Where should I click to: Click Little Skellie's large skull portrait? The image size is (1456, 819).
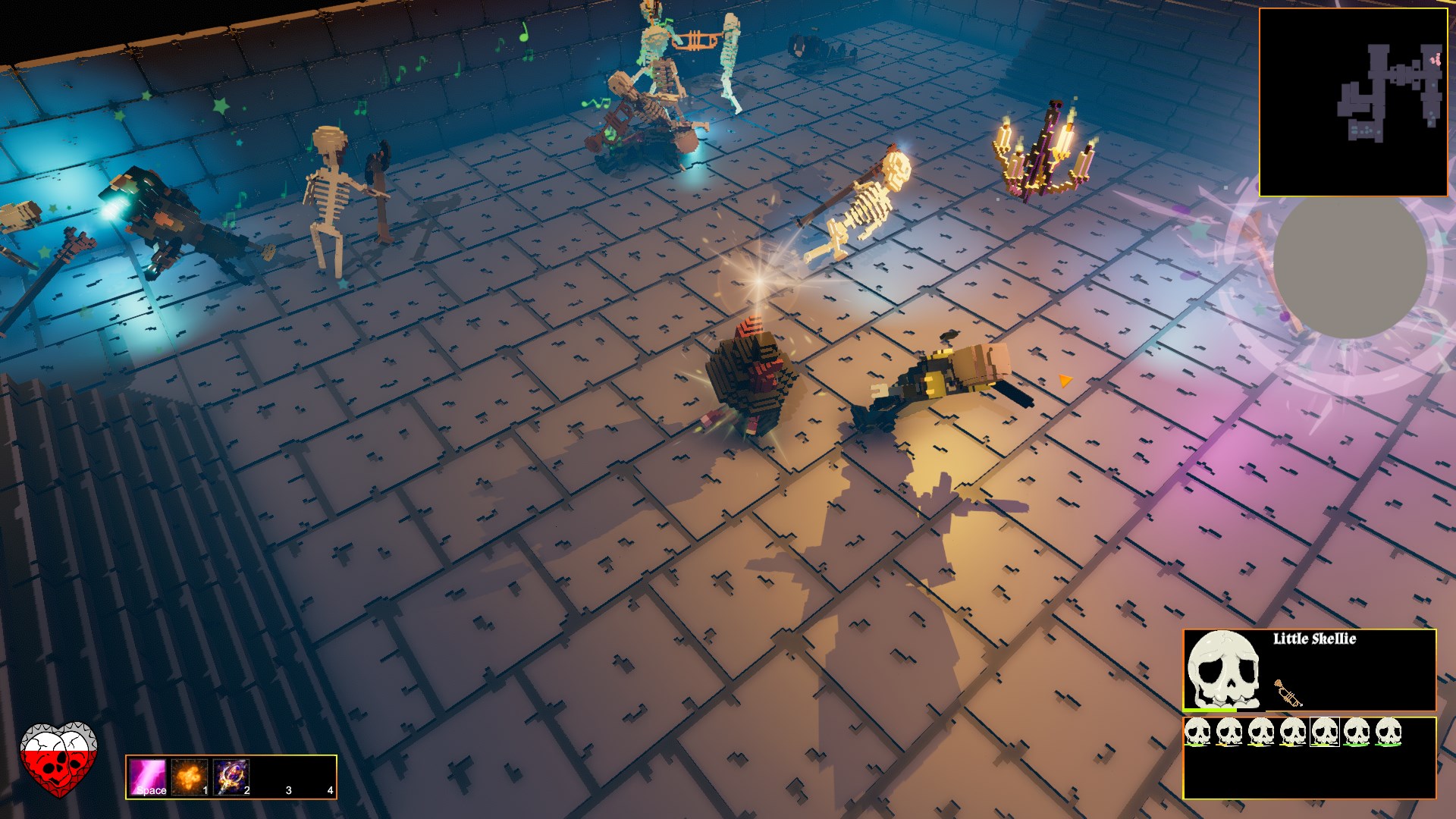click(1224, 668)
